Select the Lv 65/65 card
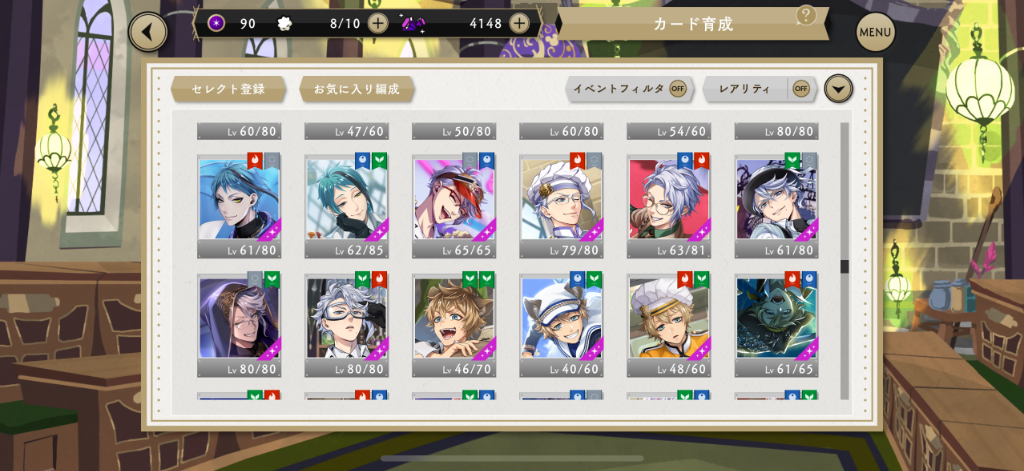This screenshot has width=1024, height=471. tap(454, 204)
